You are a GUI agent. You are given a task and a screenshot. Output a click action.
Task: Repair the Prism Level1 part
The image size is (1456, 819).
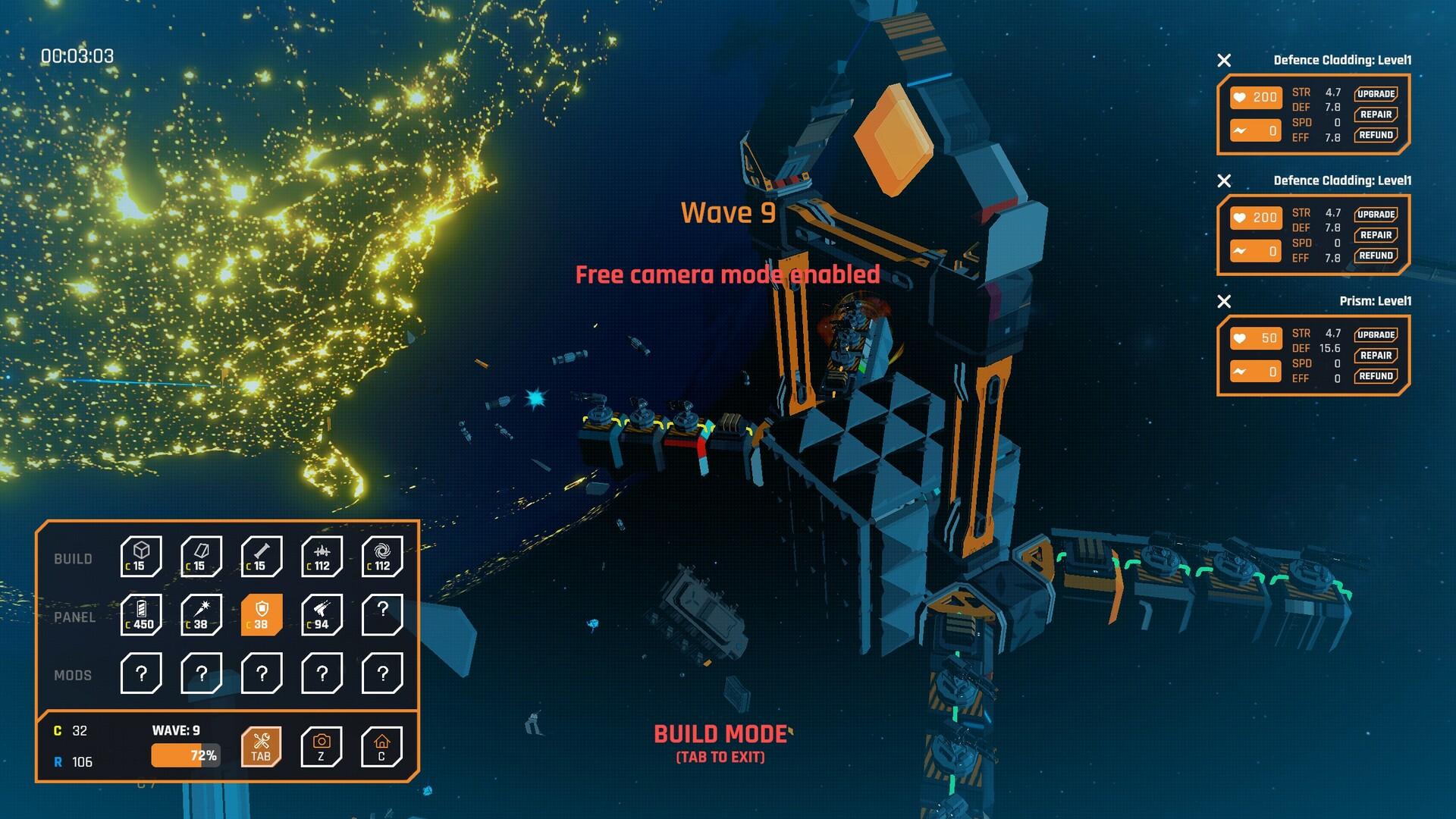(x=1376, y=356)
